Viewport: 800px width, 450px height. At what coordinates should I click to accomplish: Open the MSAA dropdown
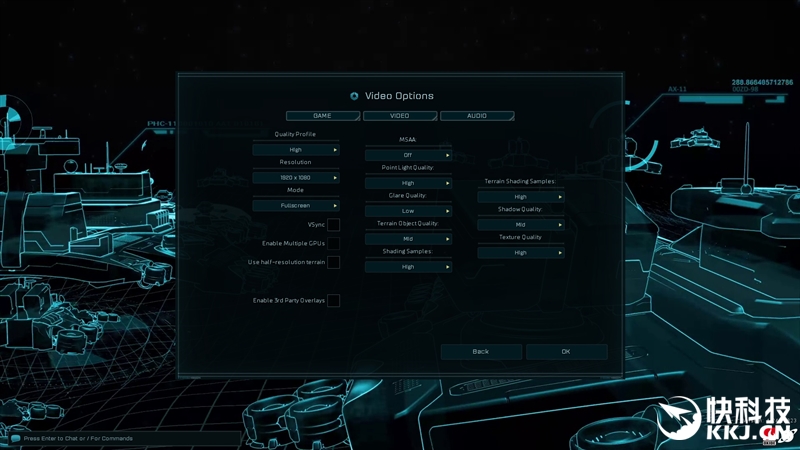(x=408, y=155)
